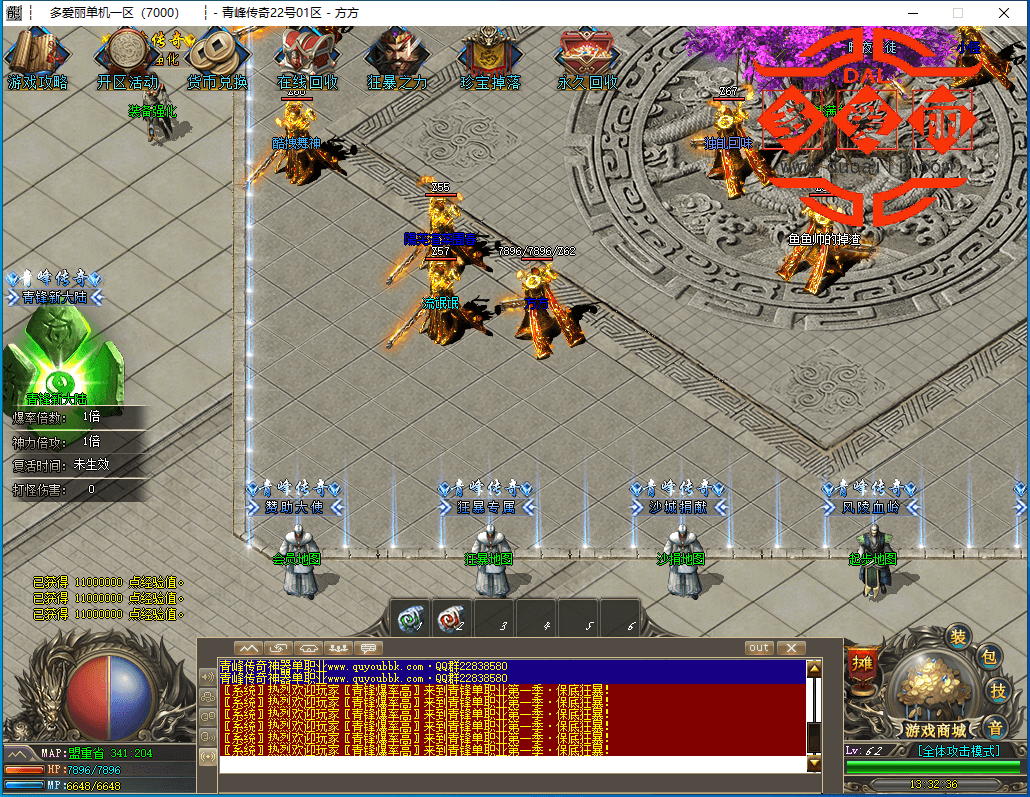The height and width of the screenshot is (797, 1030).
Task: Open the 装 equipment panel button
Action: coord(958,636)
